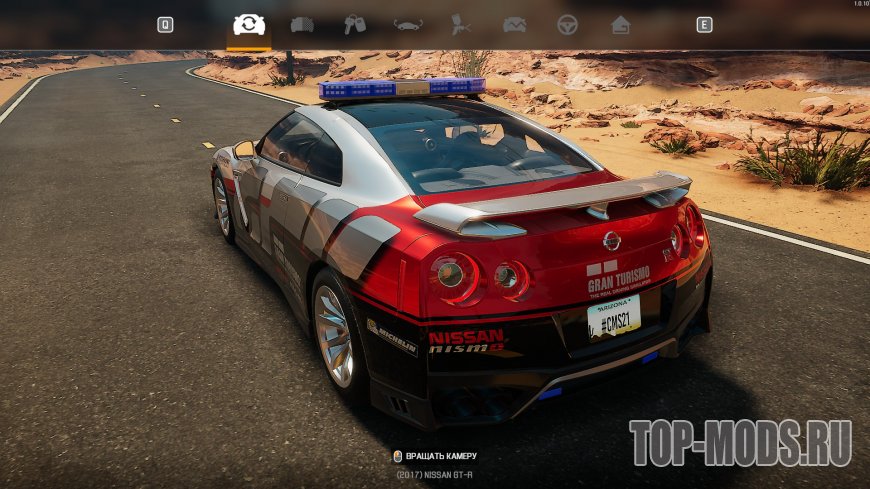The width and height of the screenshot is (870, 489).
Task: Switch to the paint spray gun tab
Action: tap(461, 25)
